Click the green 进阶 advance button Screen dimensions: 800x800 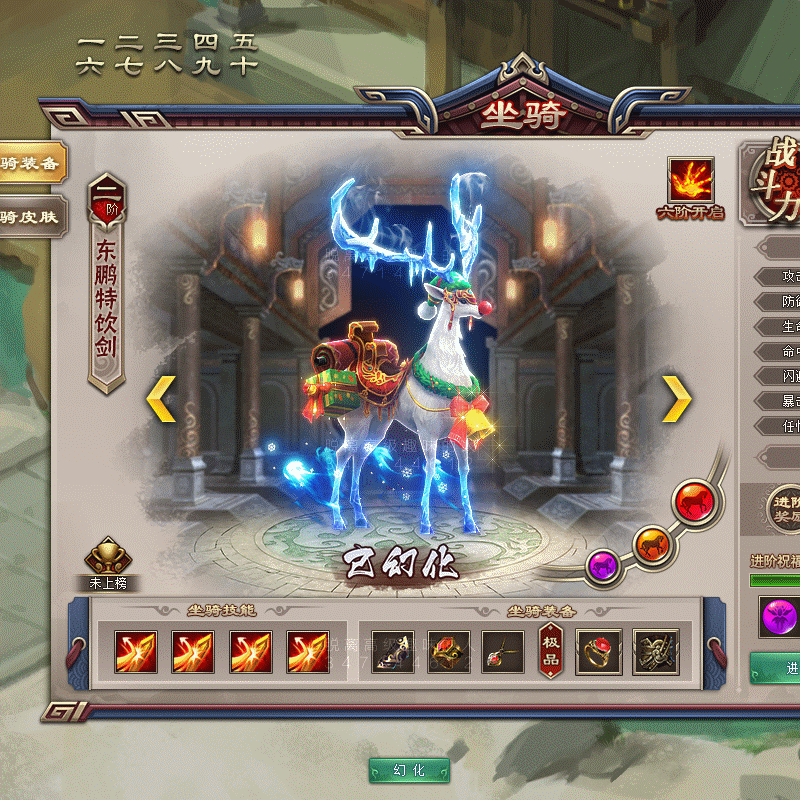tap(780, 668)
